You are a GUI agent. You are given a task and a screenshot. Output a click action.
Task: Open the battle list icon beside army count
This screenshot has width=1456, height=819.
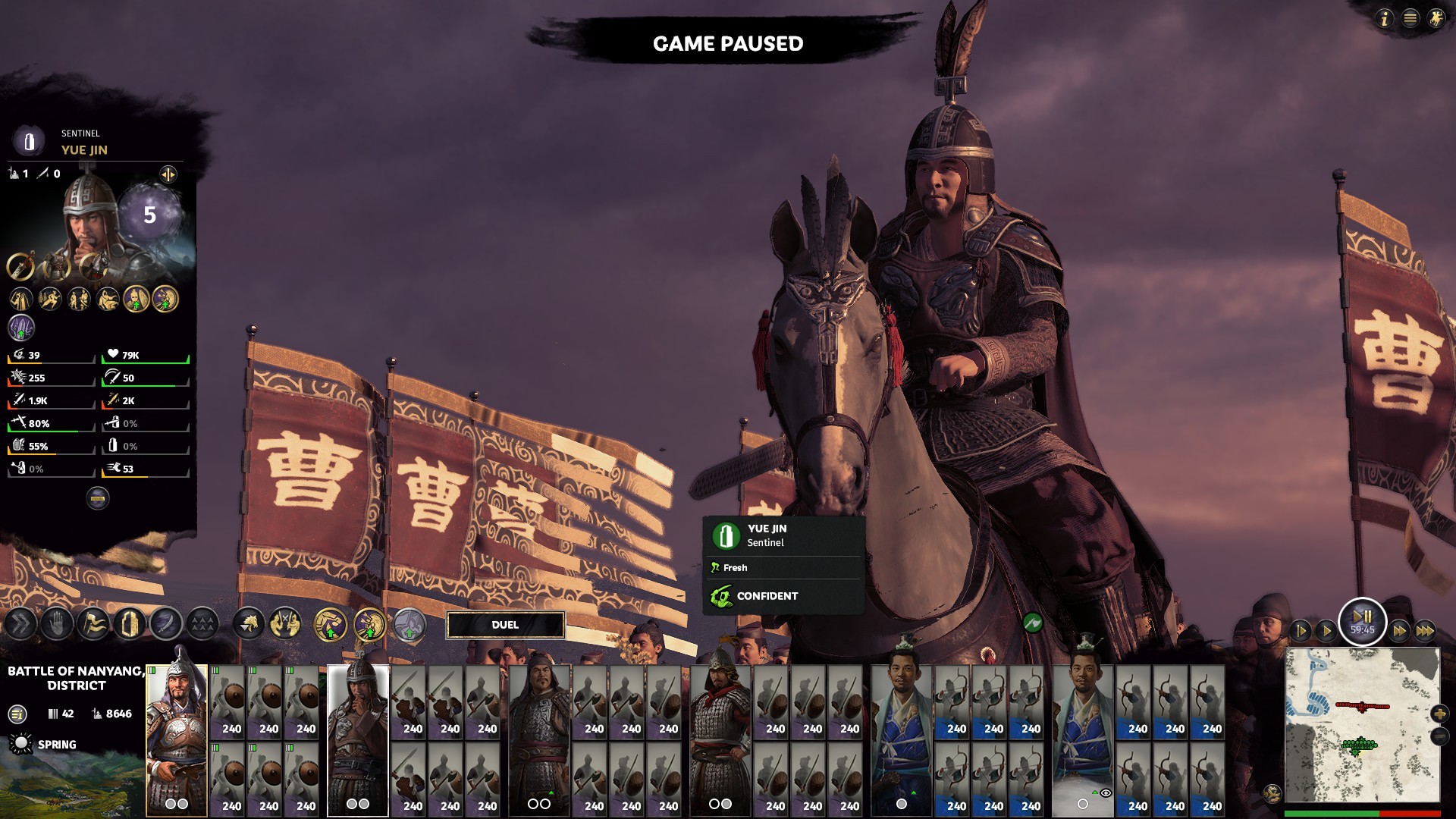(17, 714)
